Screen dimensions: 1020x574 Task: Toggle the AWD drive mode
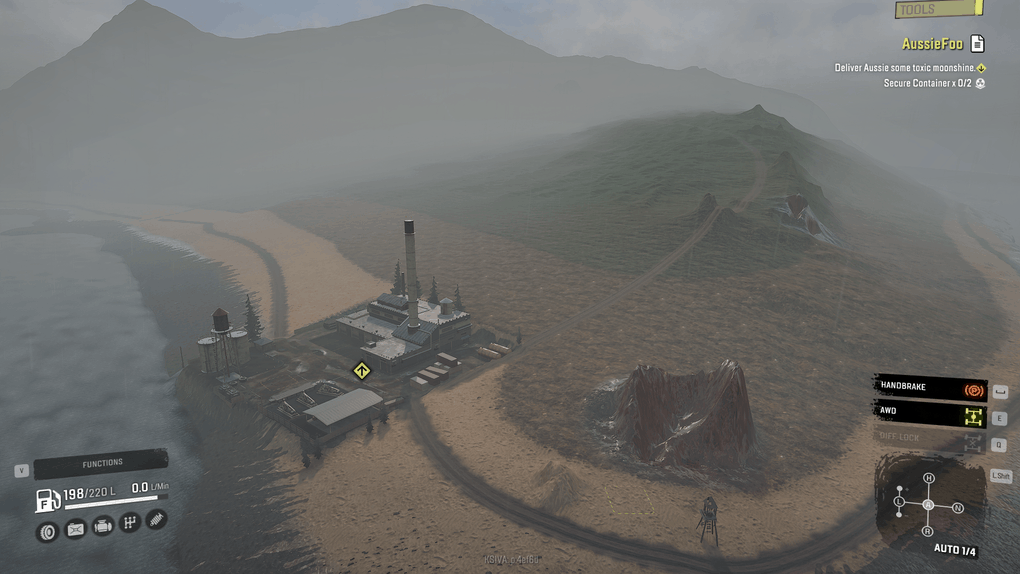(x=930, y=412)
